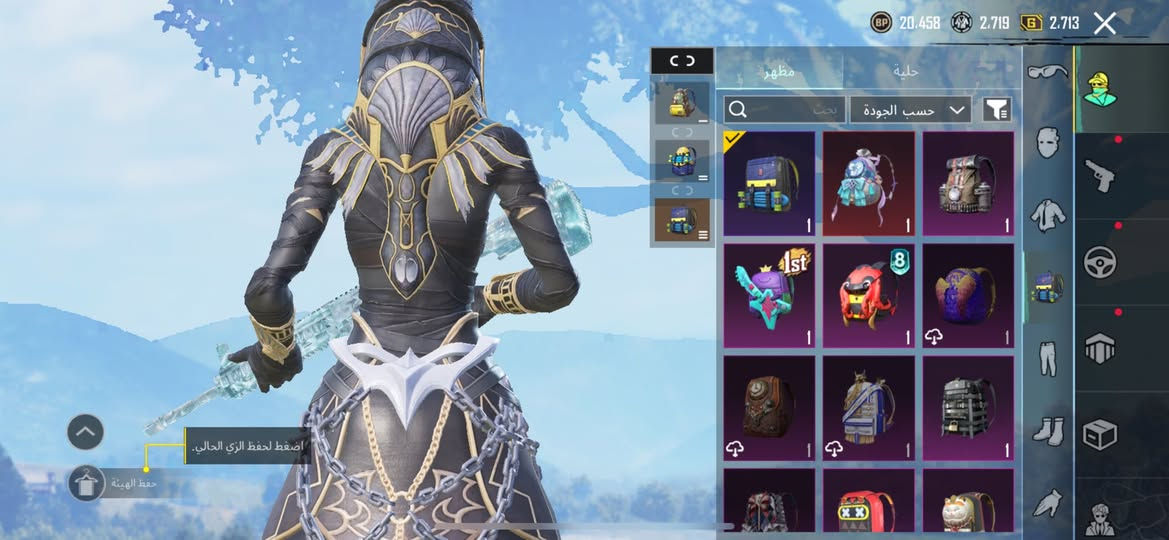Viewport: 1169px width, 540px height.
Task: Open the pants category
Action: coord(1047,359)
